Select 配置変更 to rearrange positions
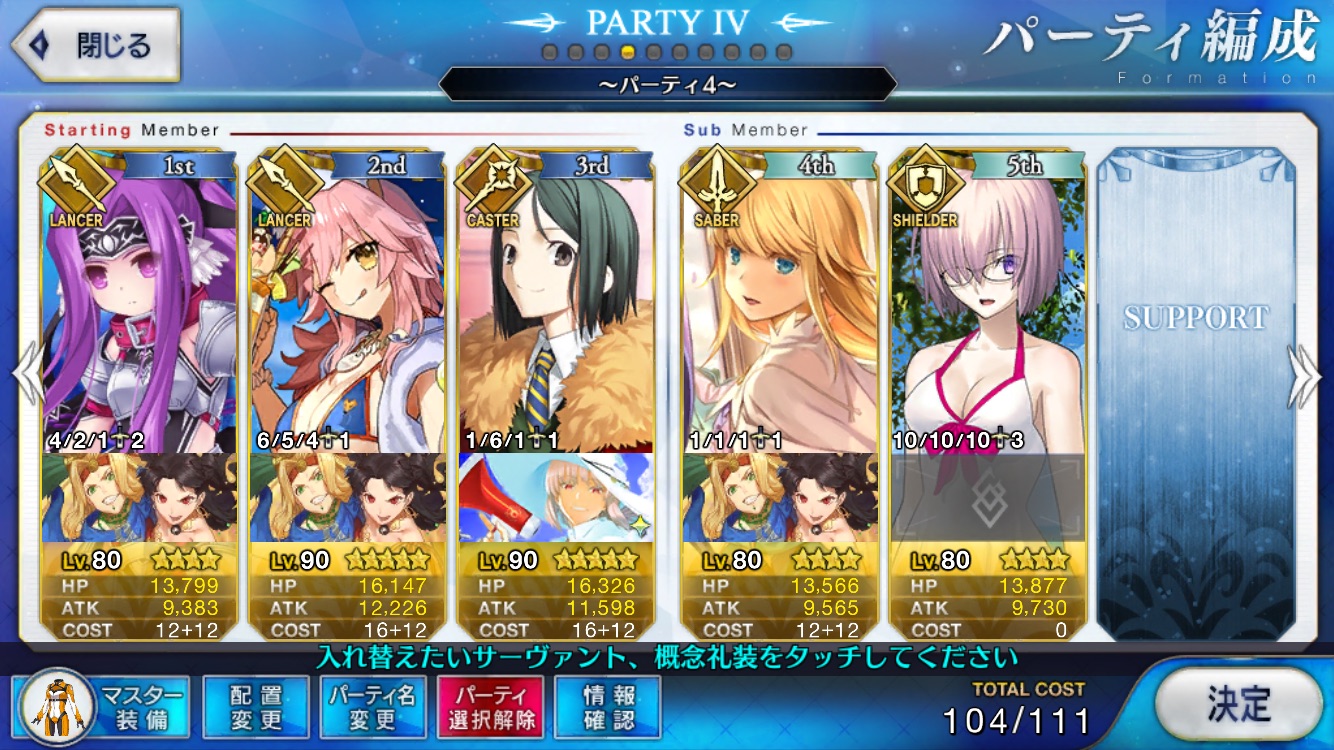This screenshot has height=750, width=1334. click(x=256, y=707)
